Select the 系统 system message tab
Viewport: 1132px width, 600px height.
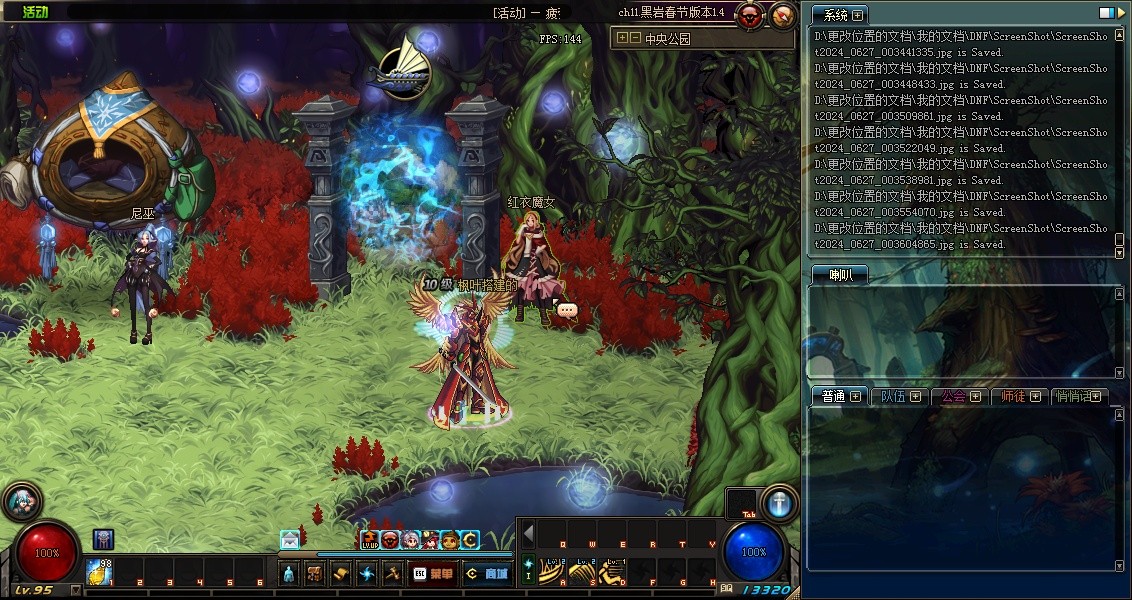(836, 15)
